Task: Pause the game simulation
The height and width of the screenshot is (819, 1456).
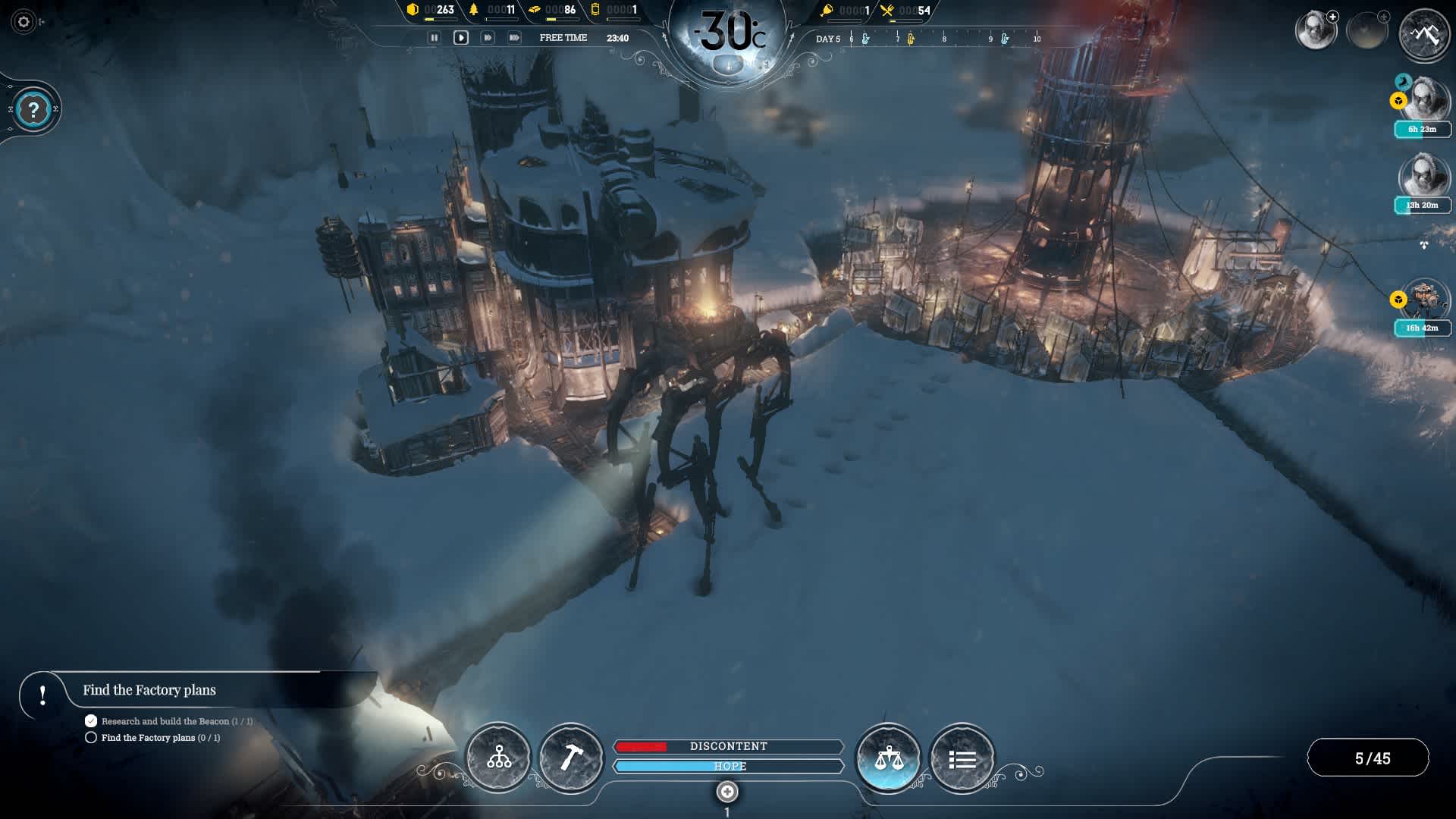Action: pos(435,36)
